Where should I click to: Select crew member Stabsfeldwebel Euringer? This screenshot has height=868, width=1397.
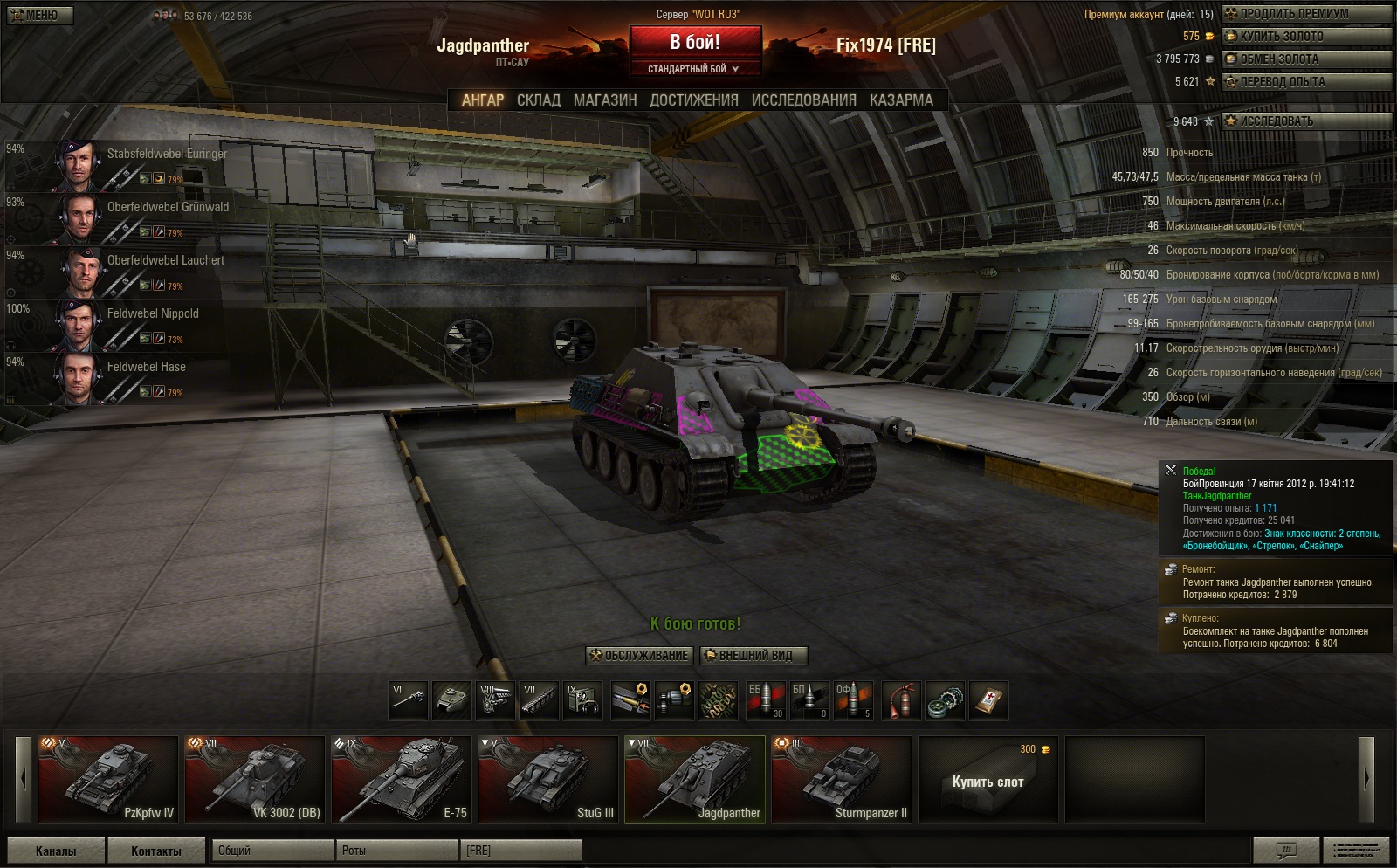[x=140, y=165]
